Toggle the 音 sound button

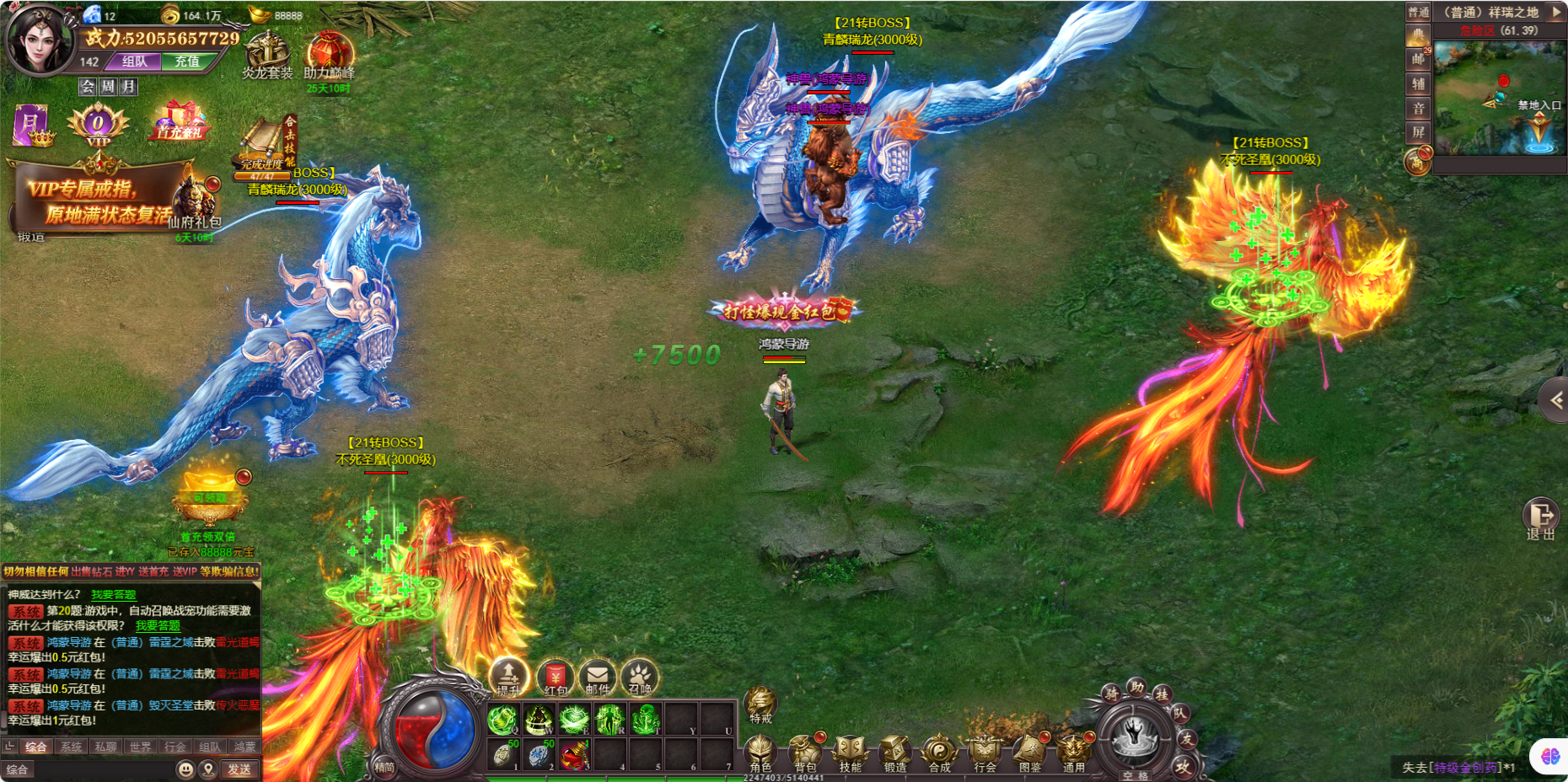tap(1418, 109)
